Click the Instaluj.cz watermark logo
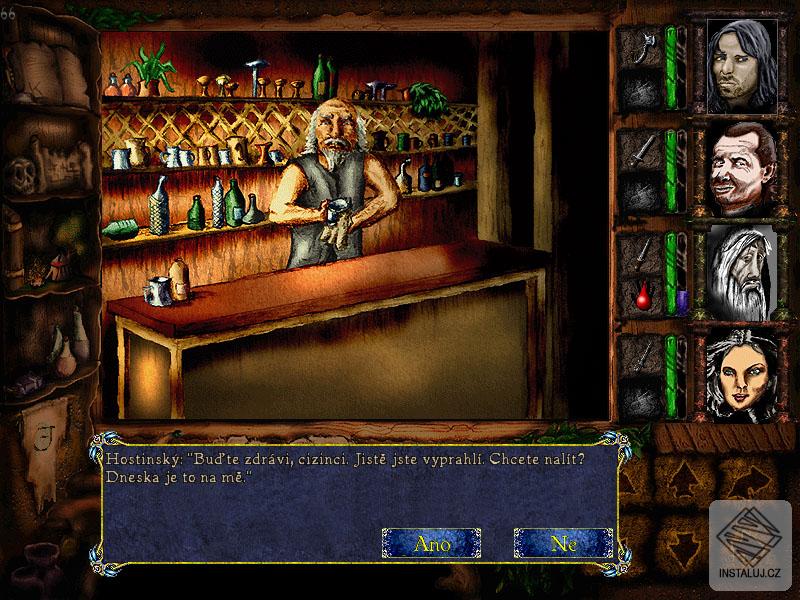Screen dimensions: 800x600 point(752,545)
